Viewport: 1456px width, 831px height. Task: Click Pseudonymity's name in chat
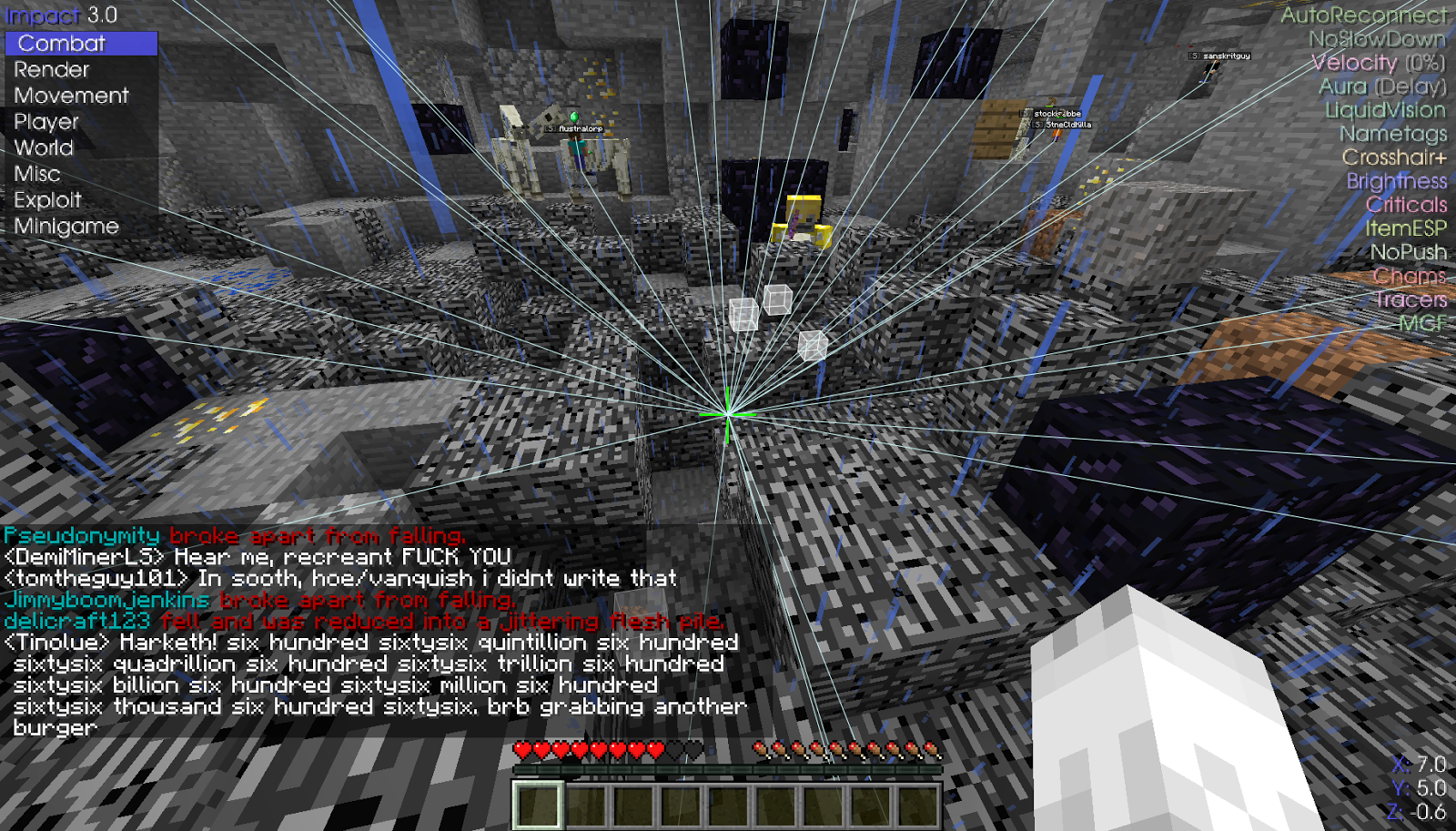(80, 535)
